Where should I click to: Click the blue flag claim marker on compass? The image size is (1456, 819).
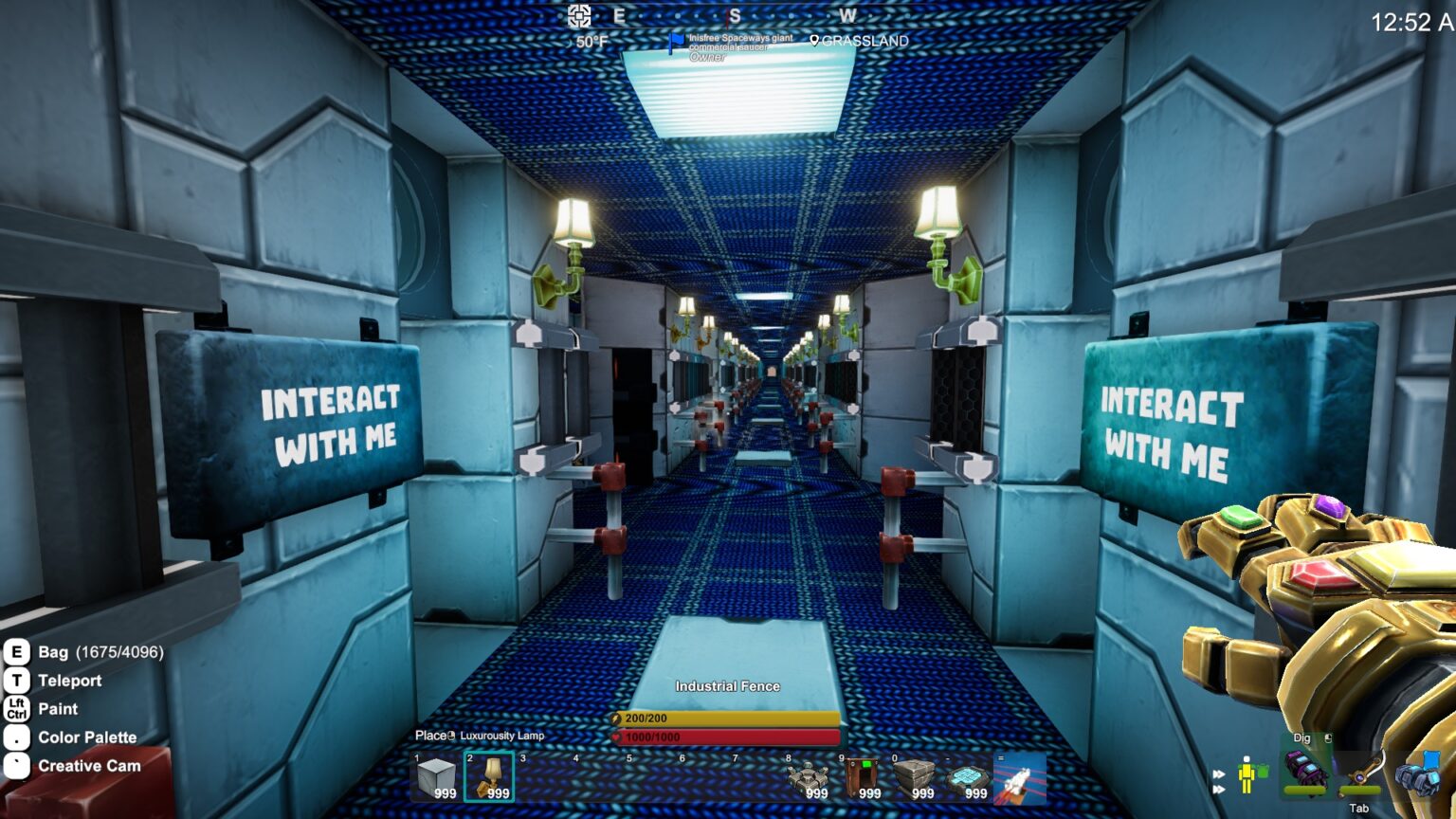(x=676, y=42)
